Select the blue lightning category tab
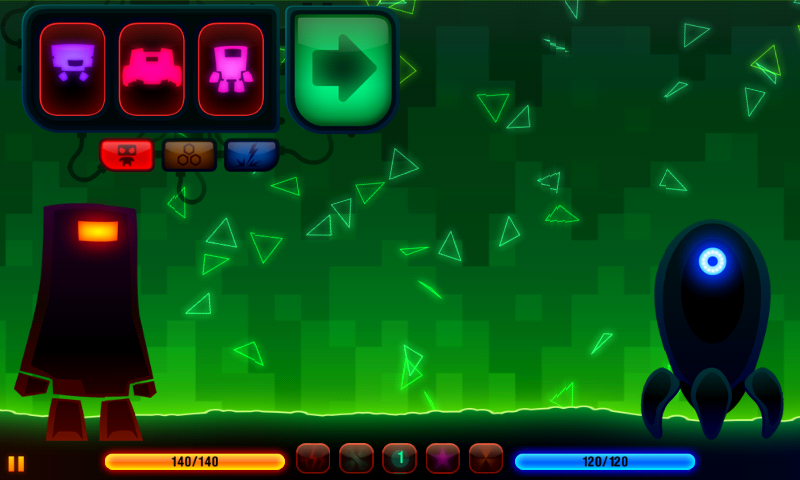This screenshot has width=800, height=480. pyautogui.click(x=251, y=155)
